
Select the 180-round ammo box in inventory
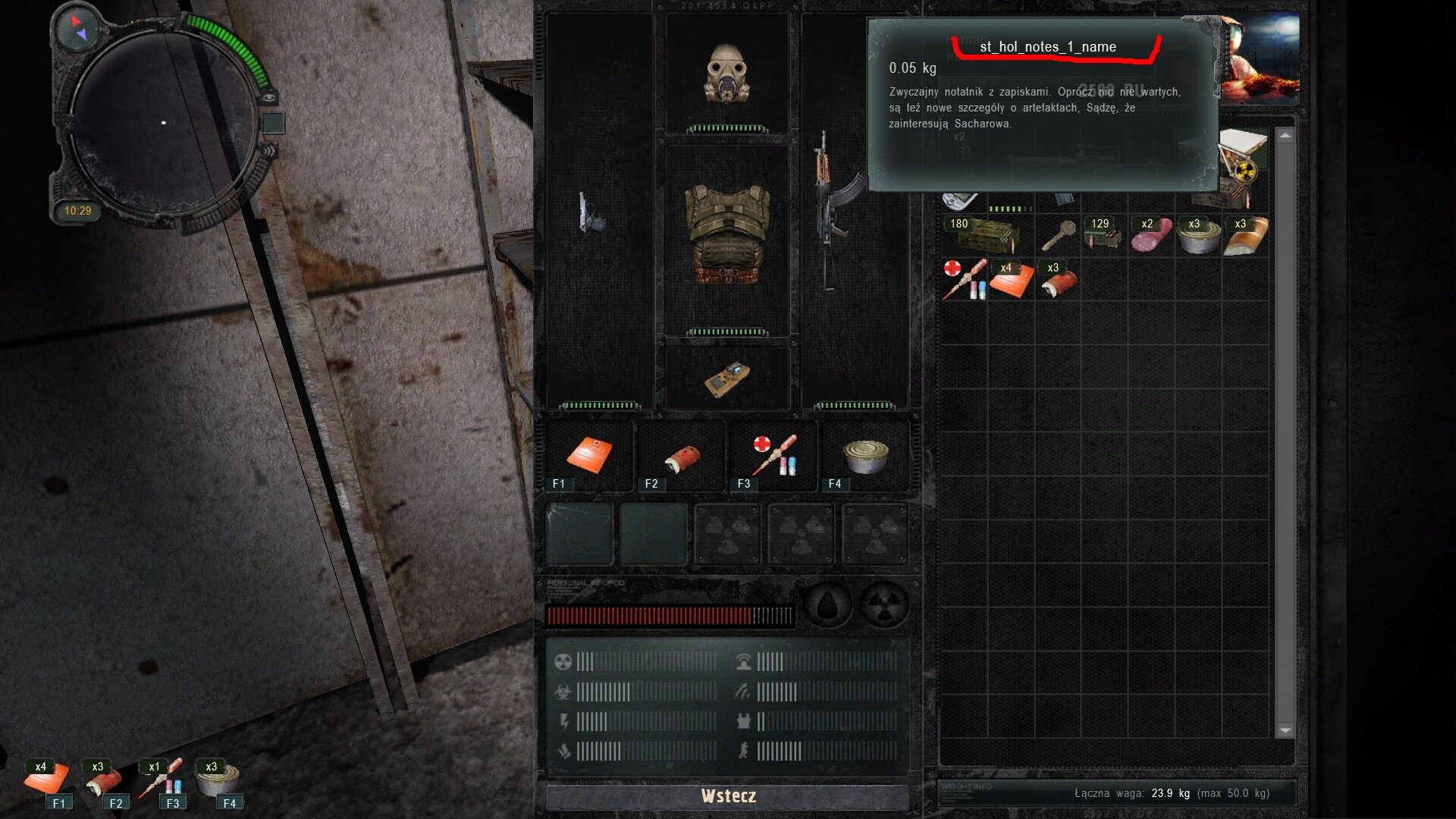(x=987, y=235)
